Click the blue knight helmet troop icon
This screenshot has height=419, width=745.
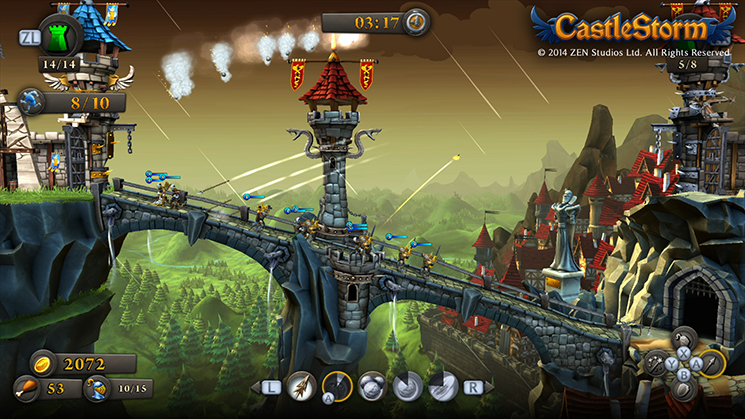tap(96, 387)
